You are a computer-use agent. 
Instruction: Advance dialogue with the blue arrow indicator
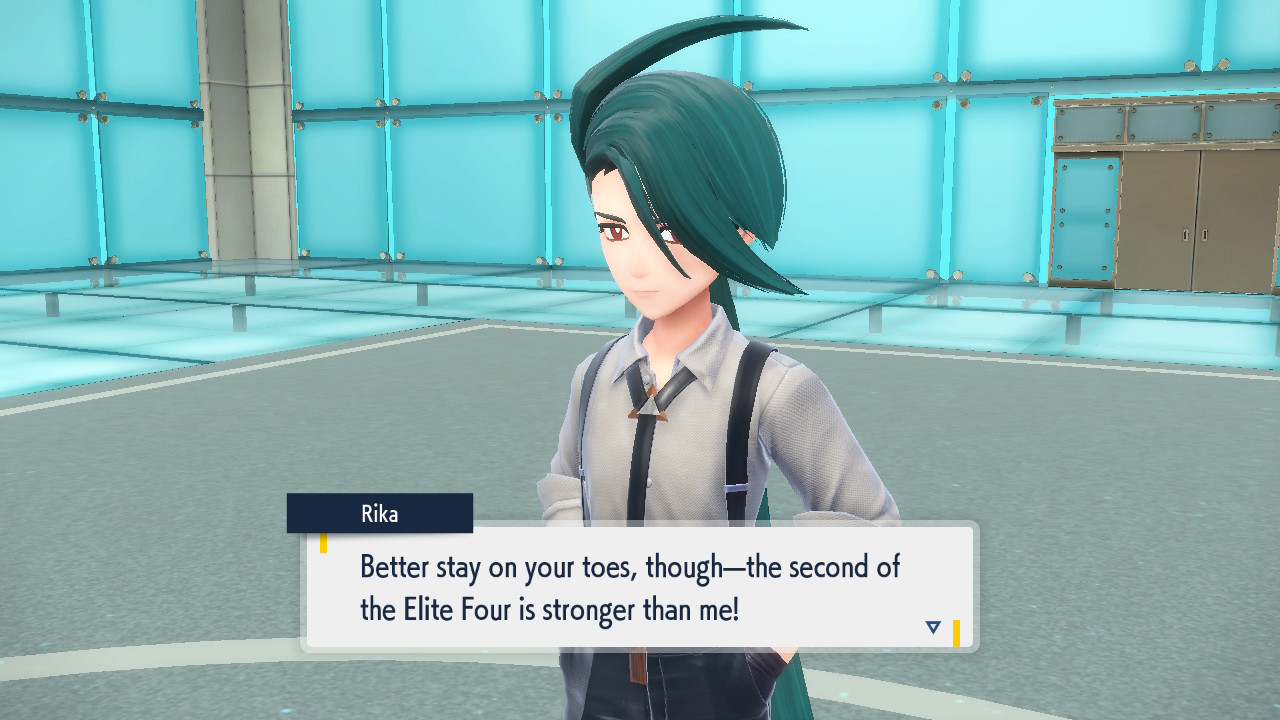tap(933, 627)
